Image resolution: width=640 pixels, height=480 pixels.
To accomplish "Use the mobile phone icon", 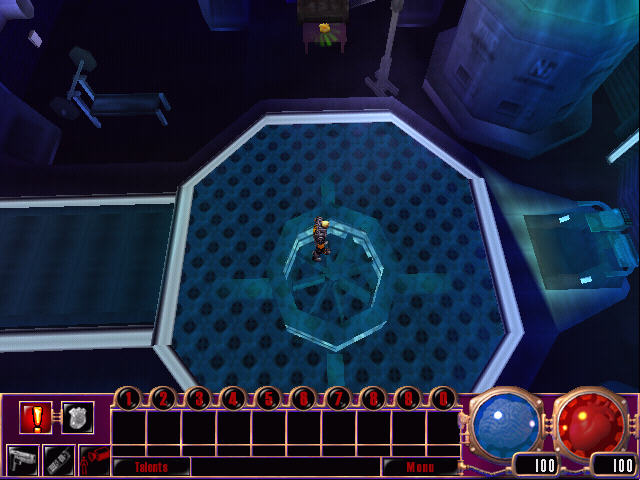I will point(58,460).
